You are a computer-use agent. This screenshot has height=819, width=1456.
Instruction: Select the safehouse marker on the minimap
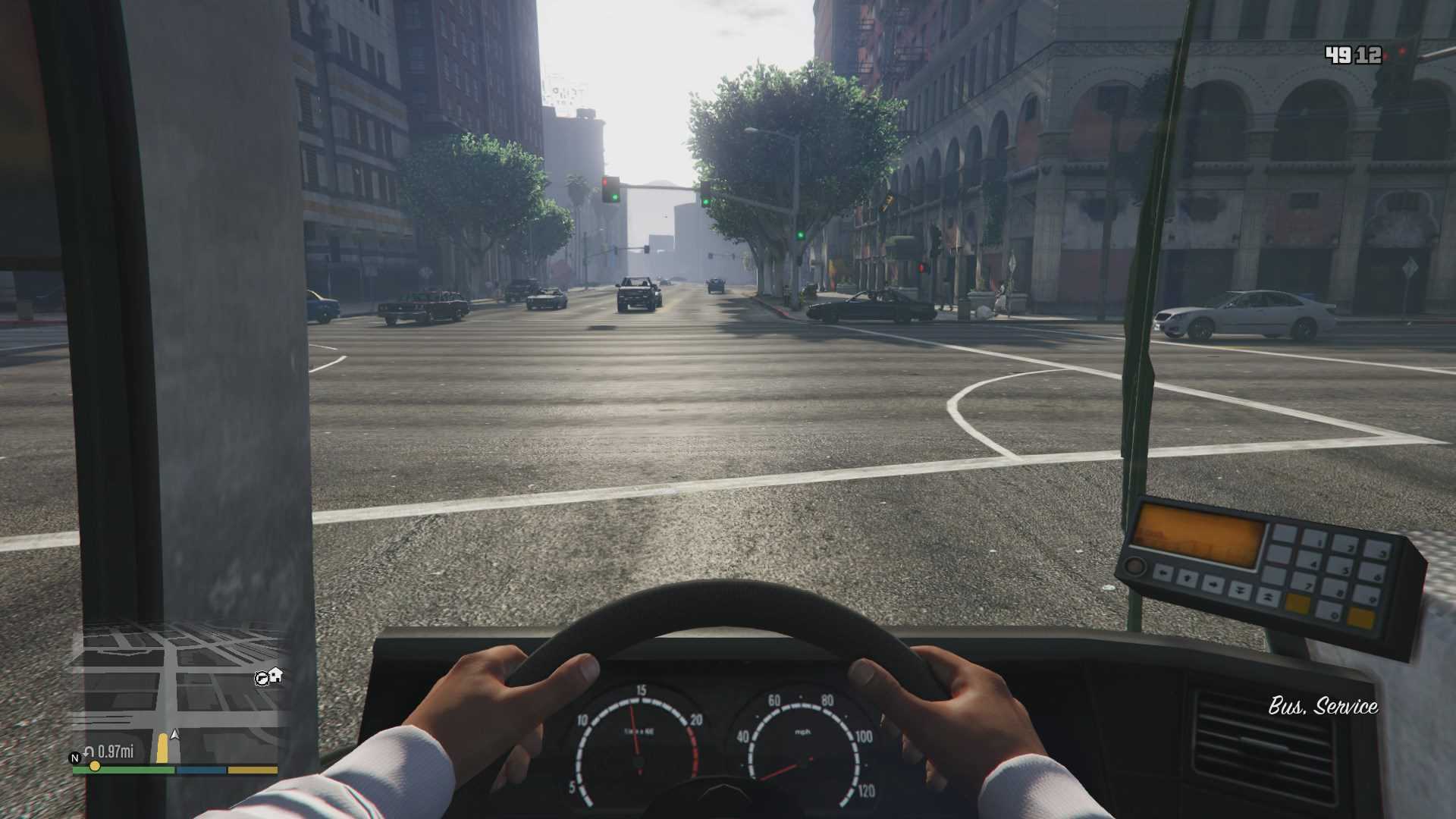(x=276, y=674)
